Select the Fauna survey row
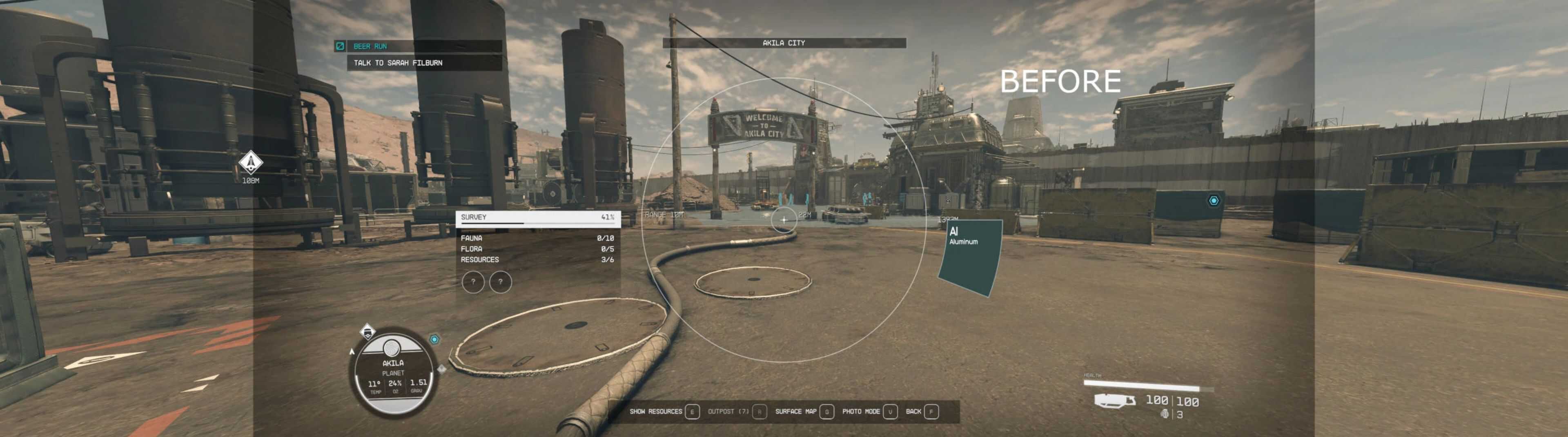 coord(537,239)
